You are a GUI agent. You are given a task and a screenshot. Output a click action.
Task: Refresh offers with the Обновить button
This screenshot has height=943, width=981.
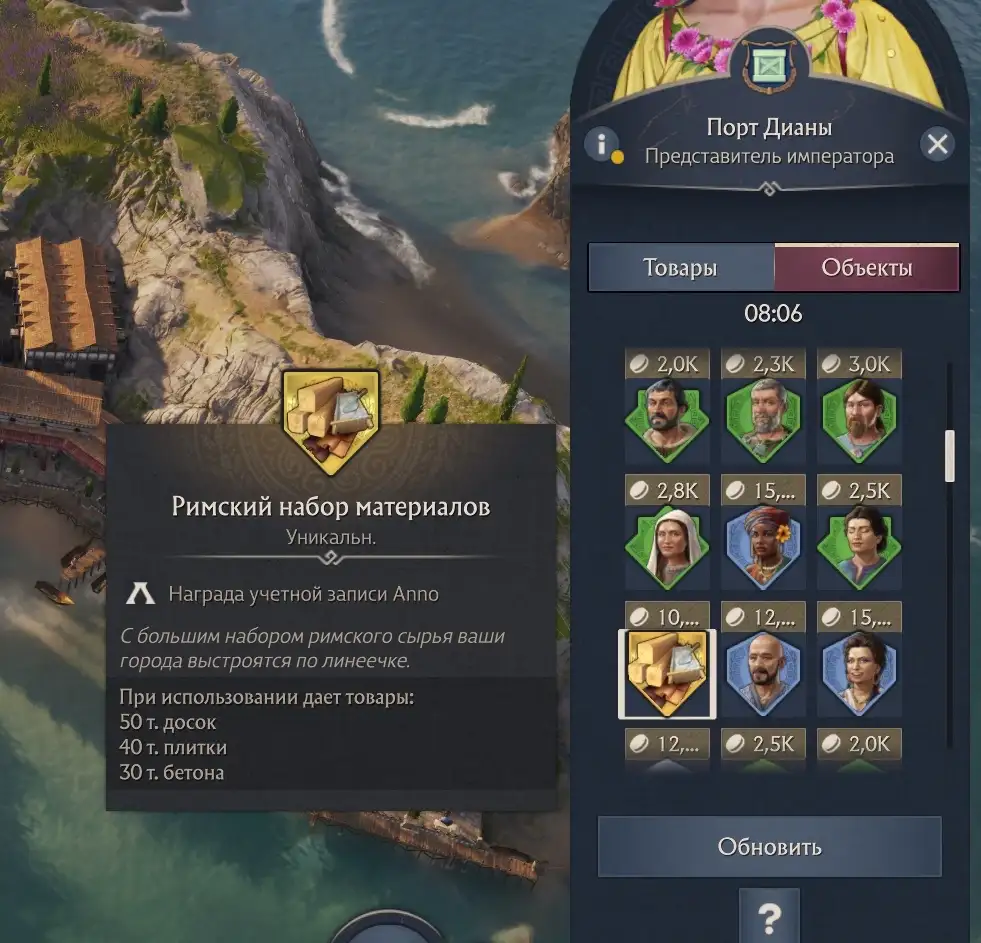coord(769,847)
